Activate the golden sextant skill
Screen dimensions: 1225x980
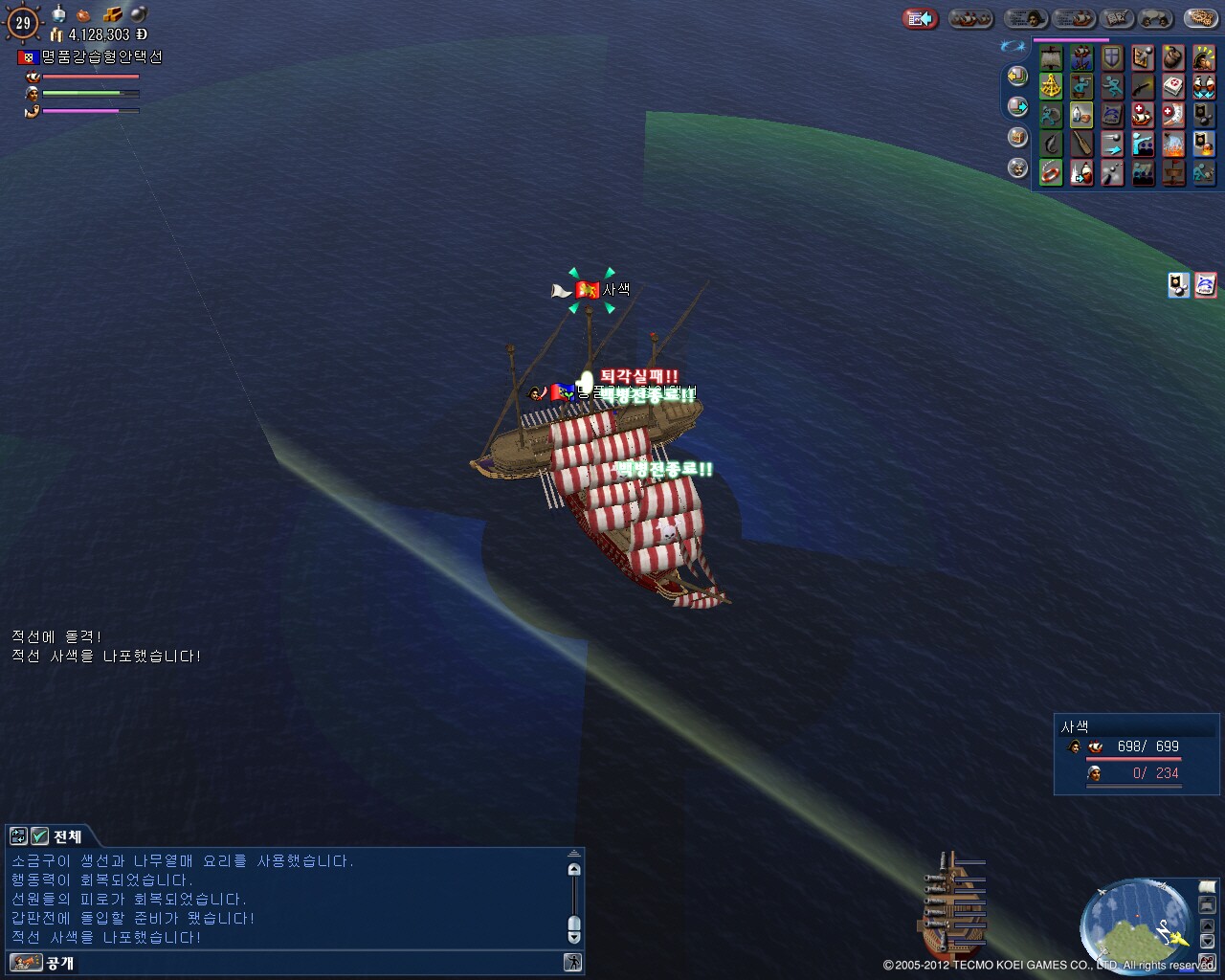click(x=1051, y=87)
